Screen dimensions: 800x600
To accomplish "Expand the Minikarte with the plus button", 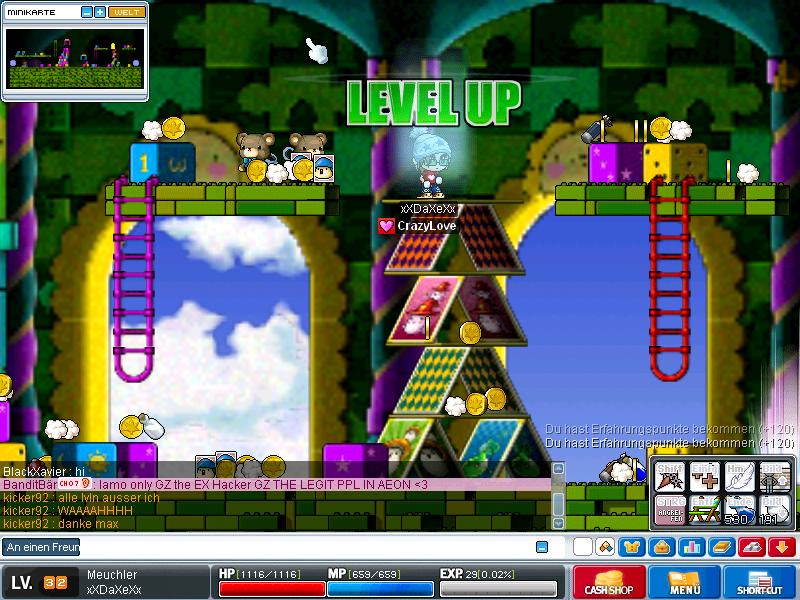I will (100, 12).
